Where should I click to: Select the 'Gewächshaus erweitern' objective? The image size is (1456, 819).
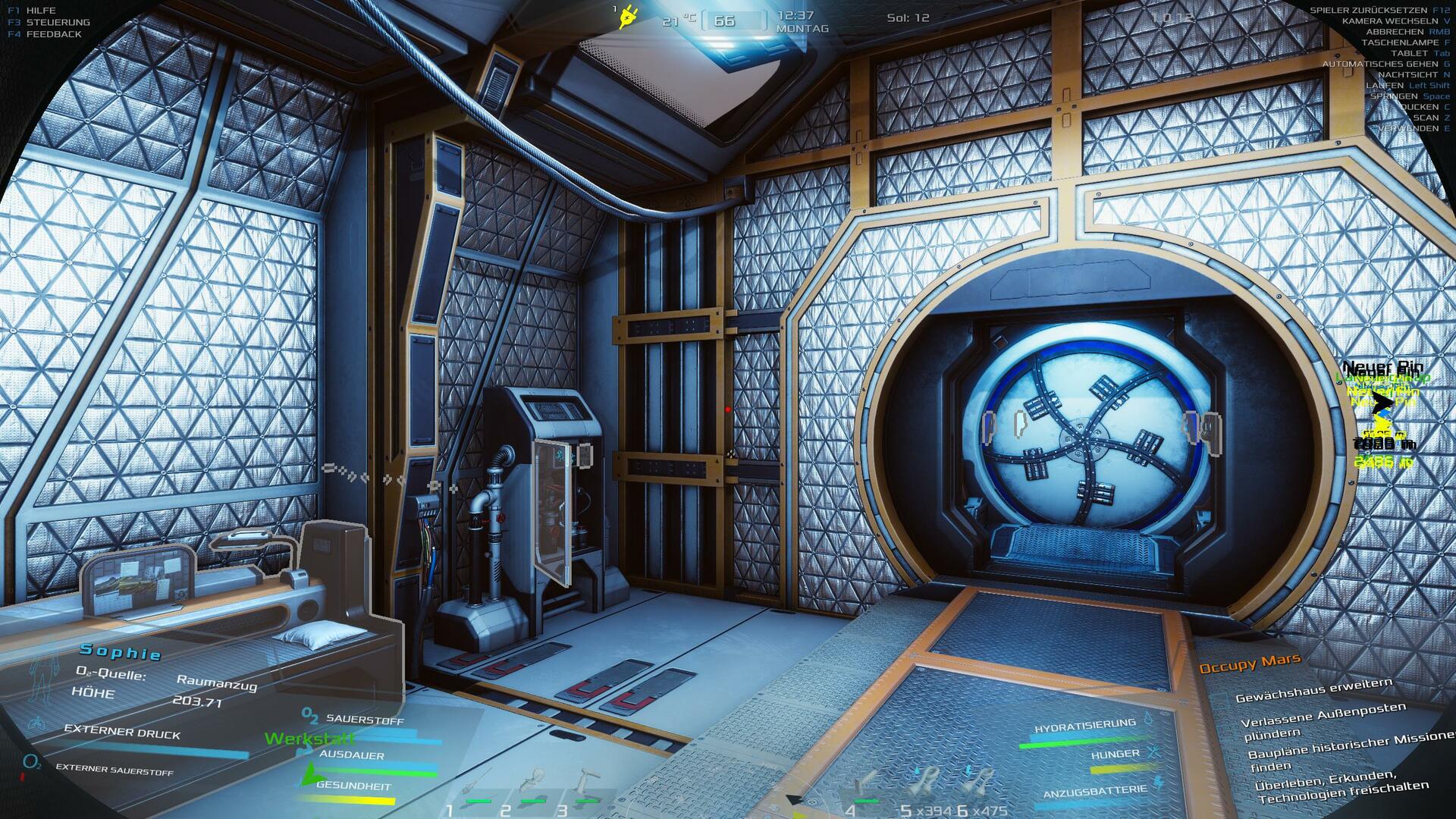point(1313,690)
